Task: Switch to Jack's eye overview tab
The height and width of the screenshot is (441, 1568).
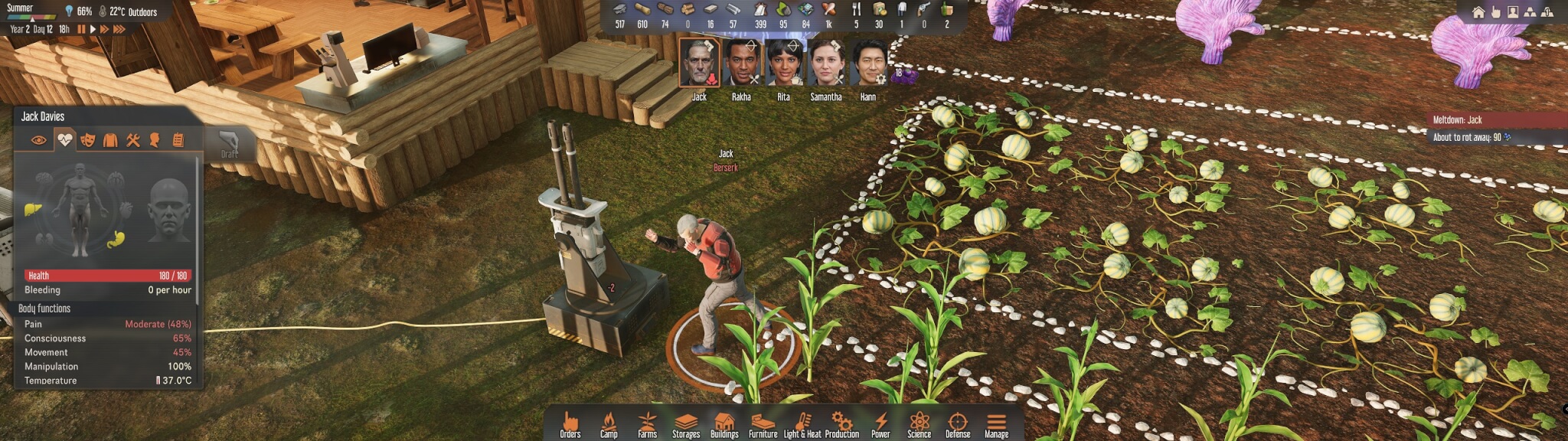Action: coord(38,140)
